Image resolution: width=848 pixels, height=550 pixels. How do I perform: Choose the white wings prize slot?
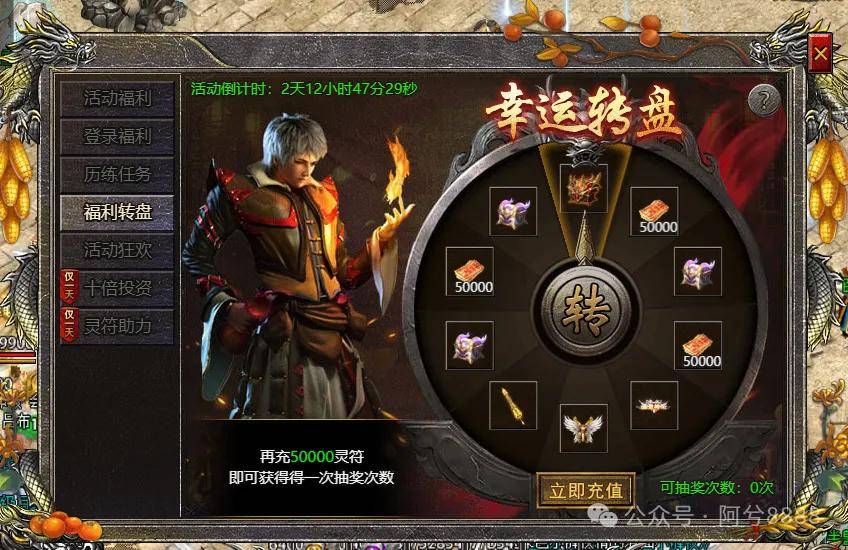click(x=584, y=428)
